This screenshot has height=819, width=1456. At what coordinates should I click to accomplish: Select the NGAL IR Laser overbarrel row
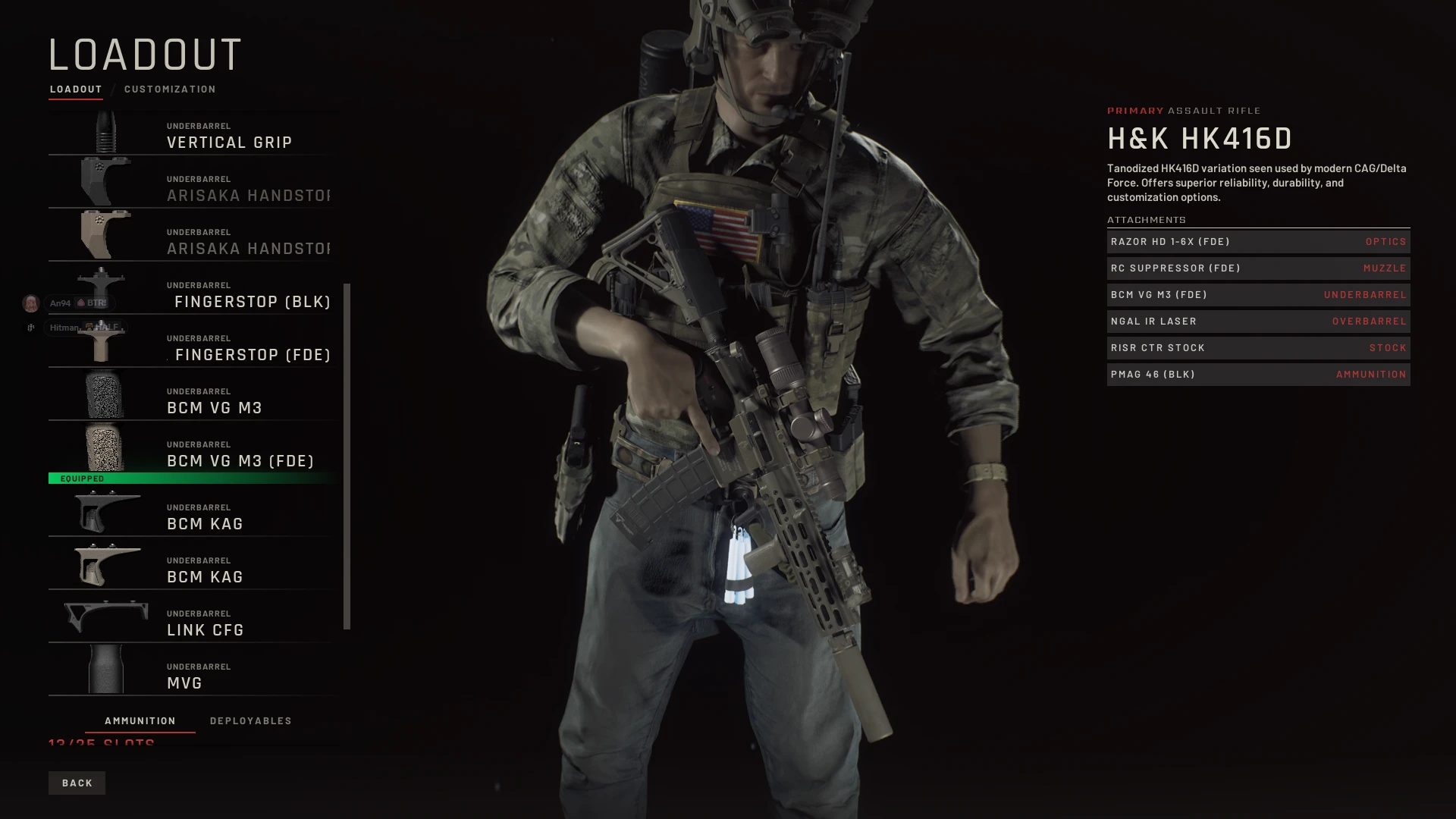coord(1257,322)
